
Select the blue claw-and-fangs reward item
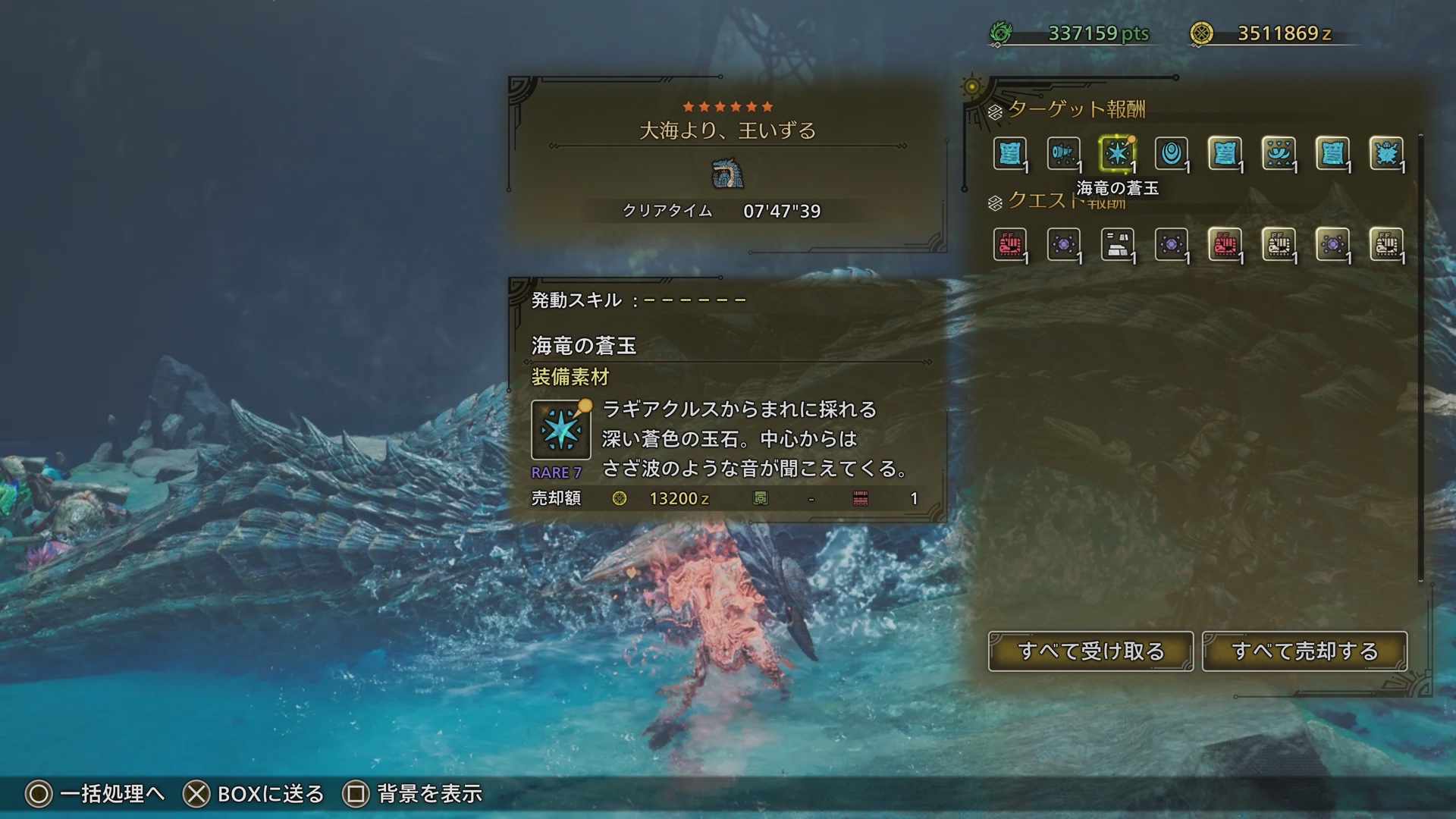click(x=1279, y=154)
